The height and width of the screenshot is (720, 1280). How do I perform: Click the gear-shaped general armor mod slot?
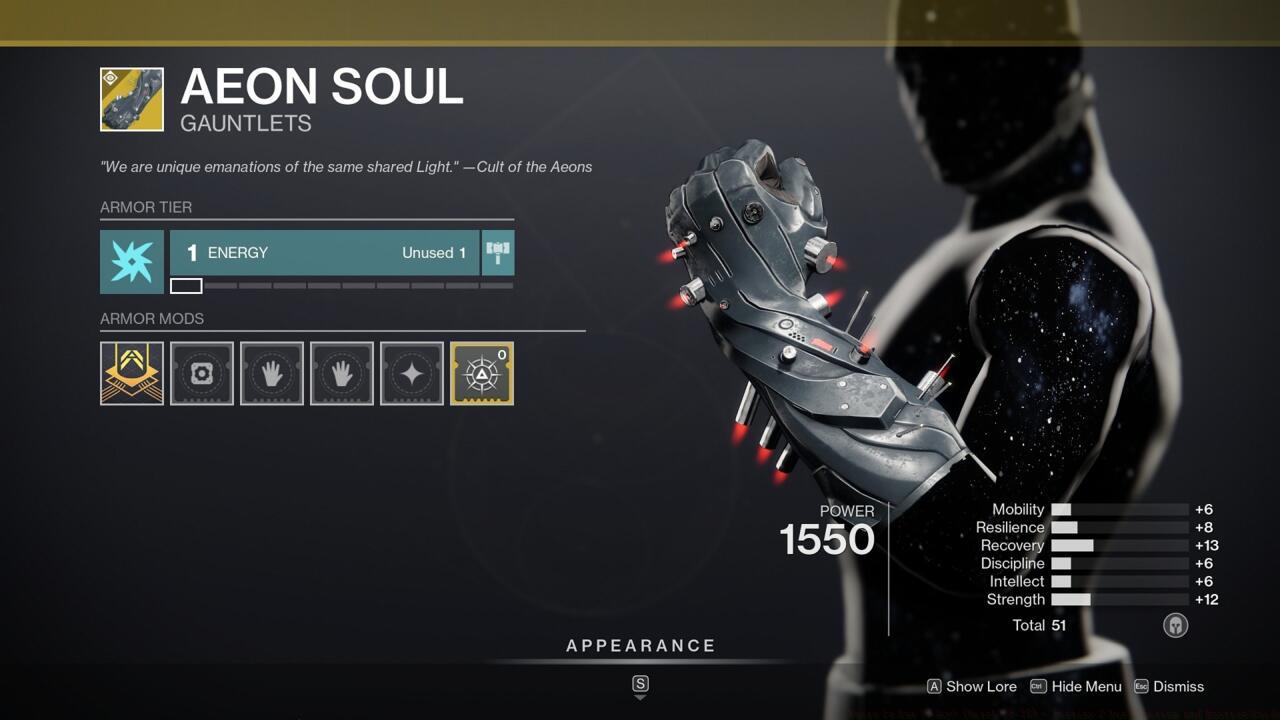[201, 373]
